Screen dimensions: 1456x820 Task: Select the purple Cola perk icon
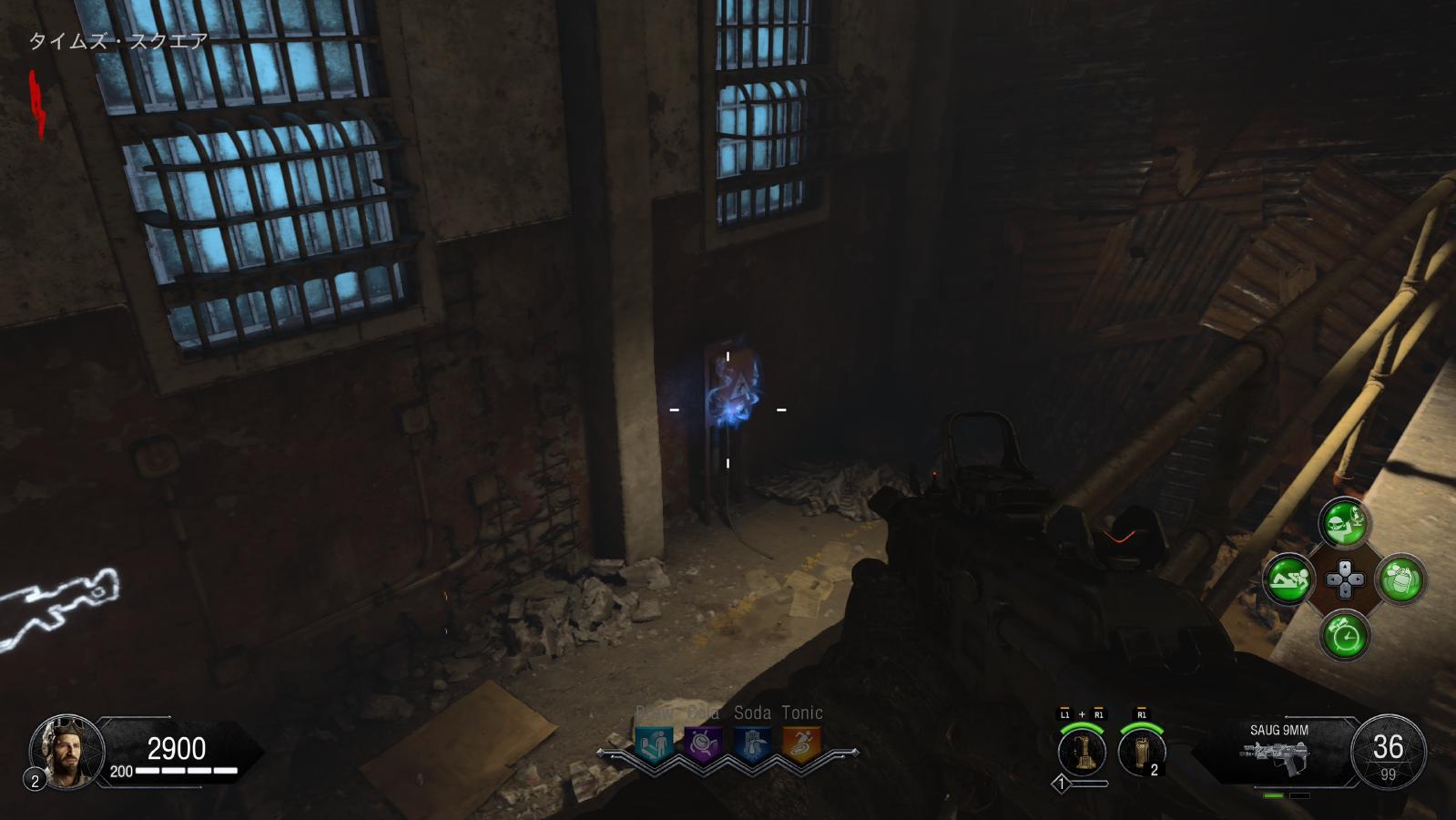coord(702,744)
